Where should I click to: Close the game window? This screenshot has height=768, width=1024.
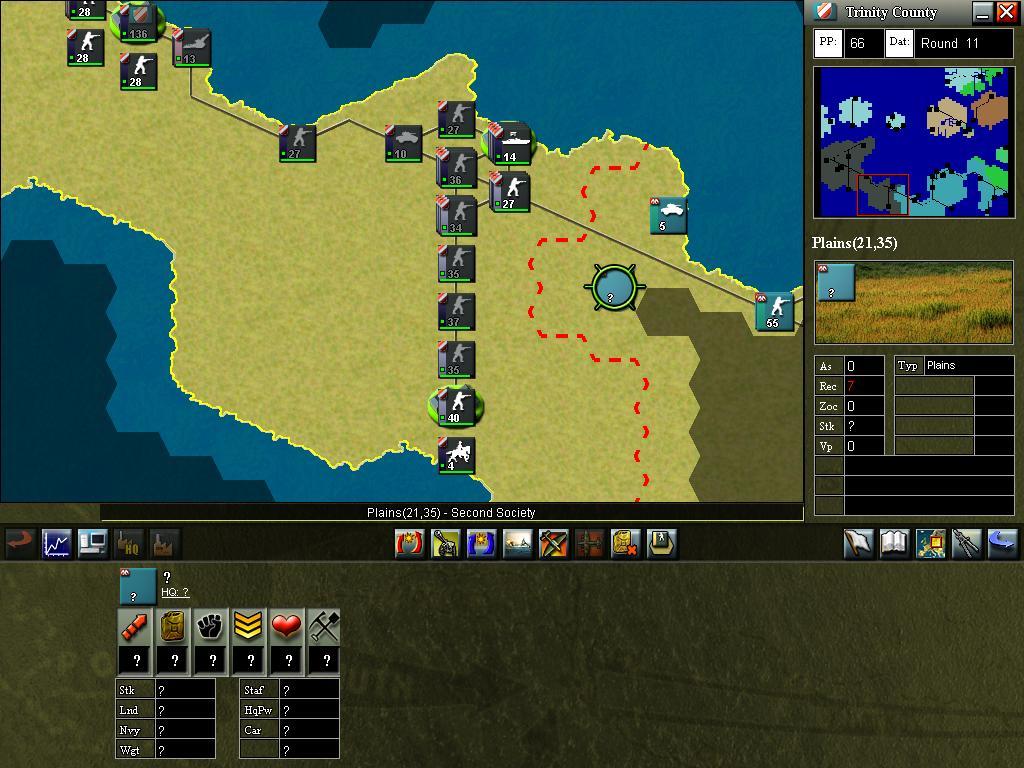point(1006,12)
